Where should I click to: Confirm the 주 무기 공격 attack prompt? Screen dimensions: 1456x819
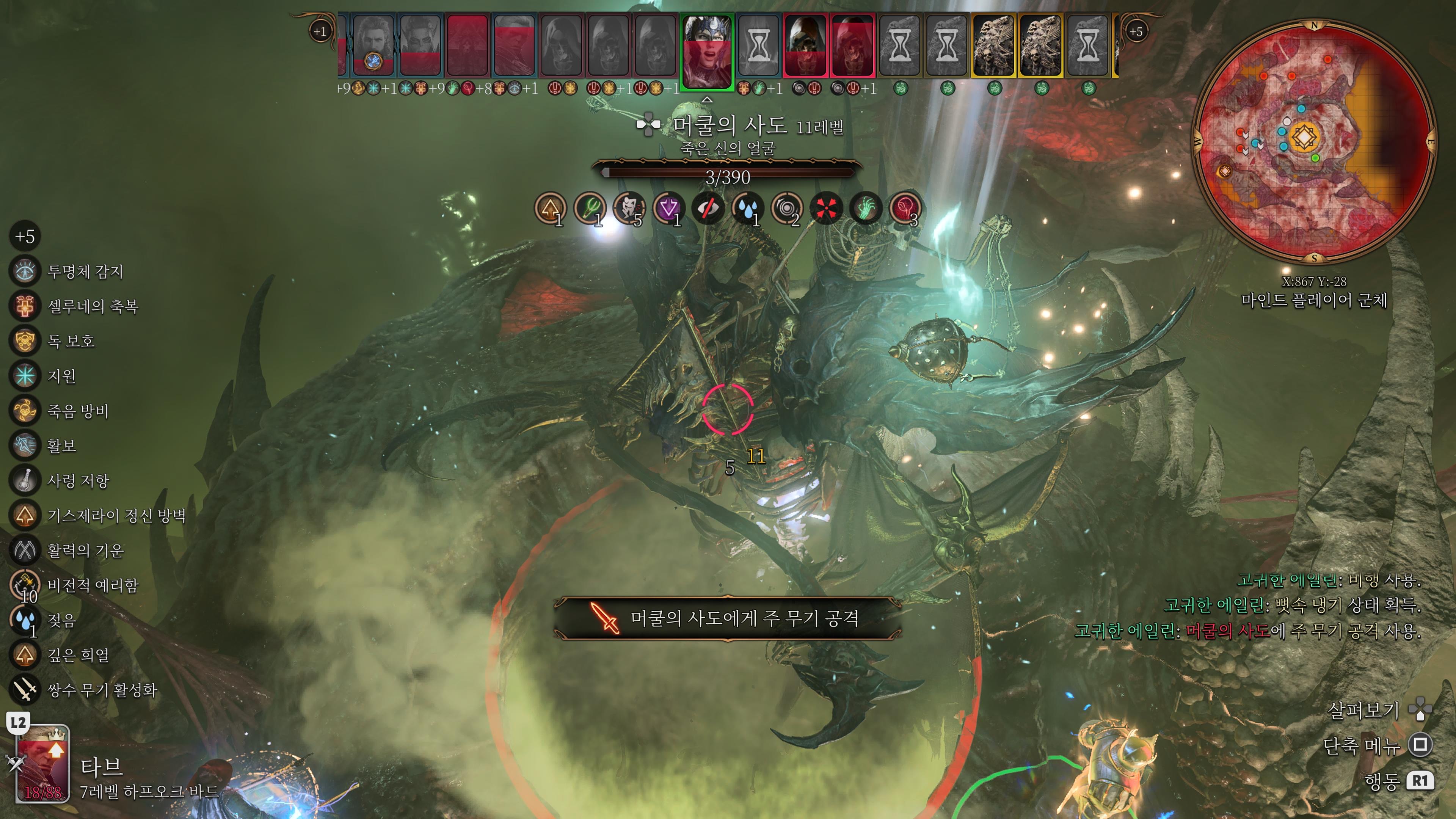(727, 618)
